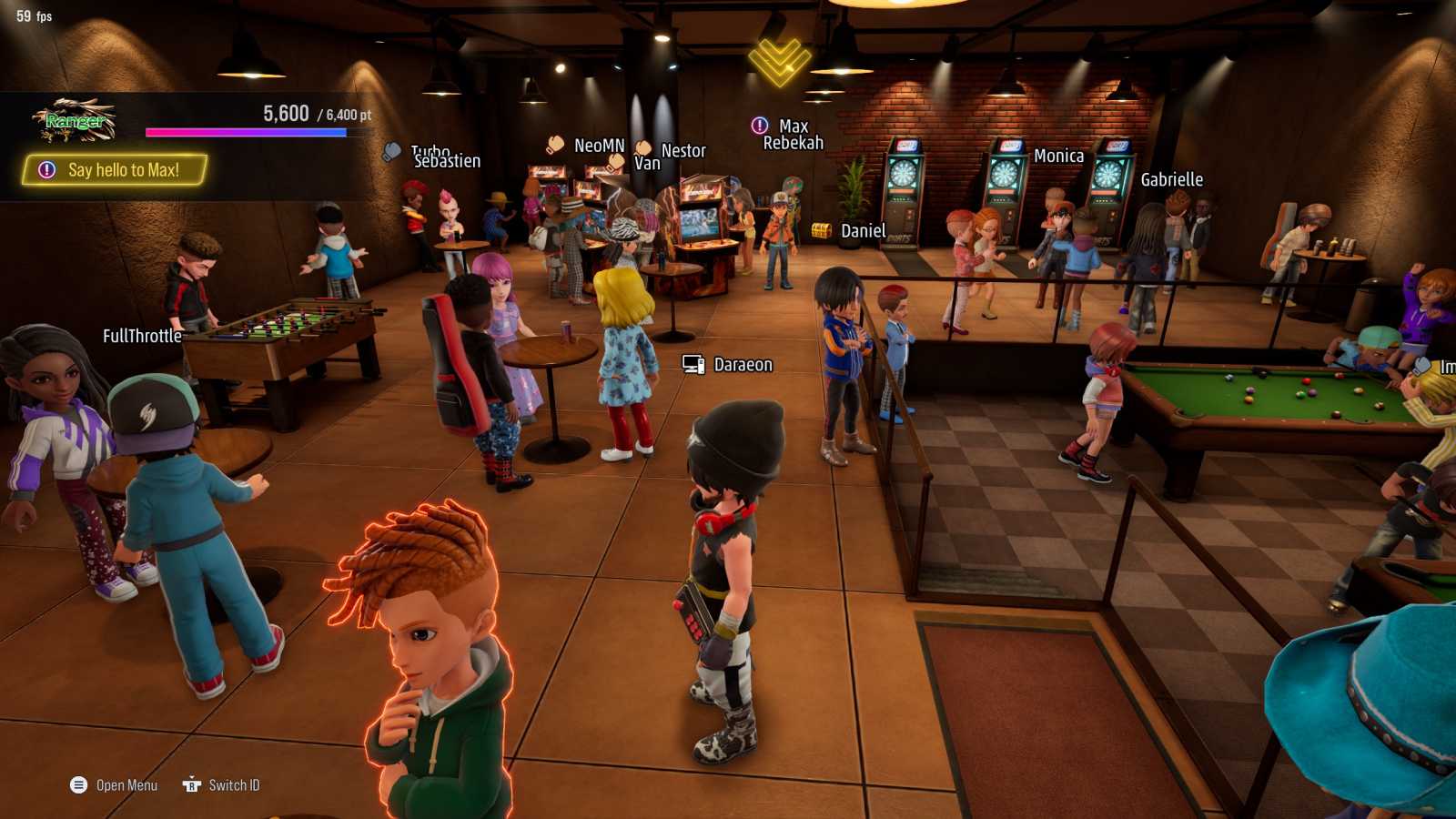The image size is (1456, 819).
Task: Pick the Daniel name tag with chest icon
Action: click(x=850, y=231)
